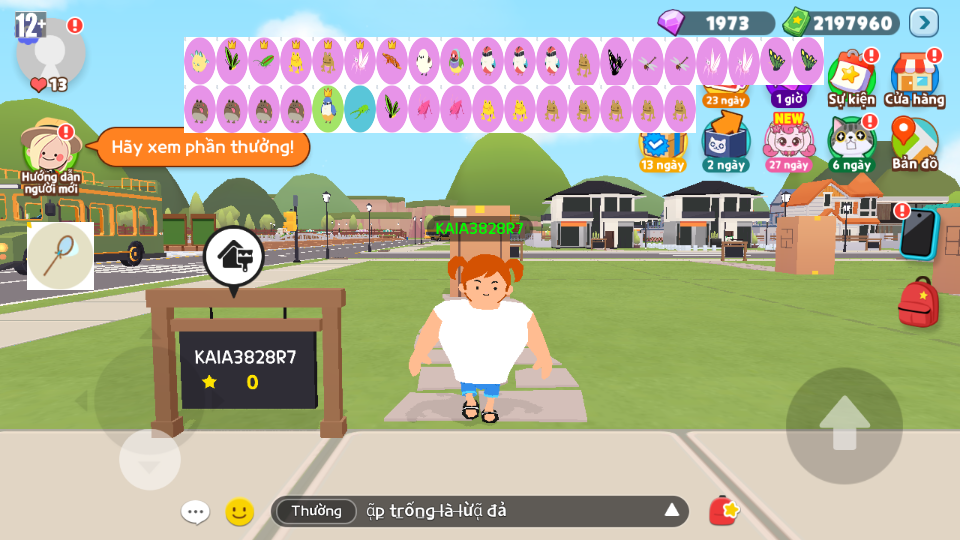This screenshot has width=960, height=540.
Task: Open the red backpack inventory
Action: click(x=917, y=303)
